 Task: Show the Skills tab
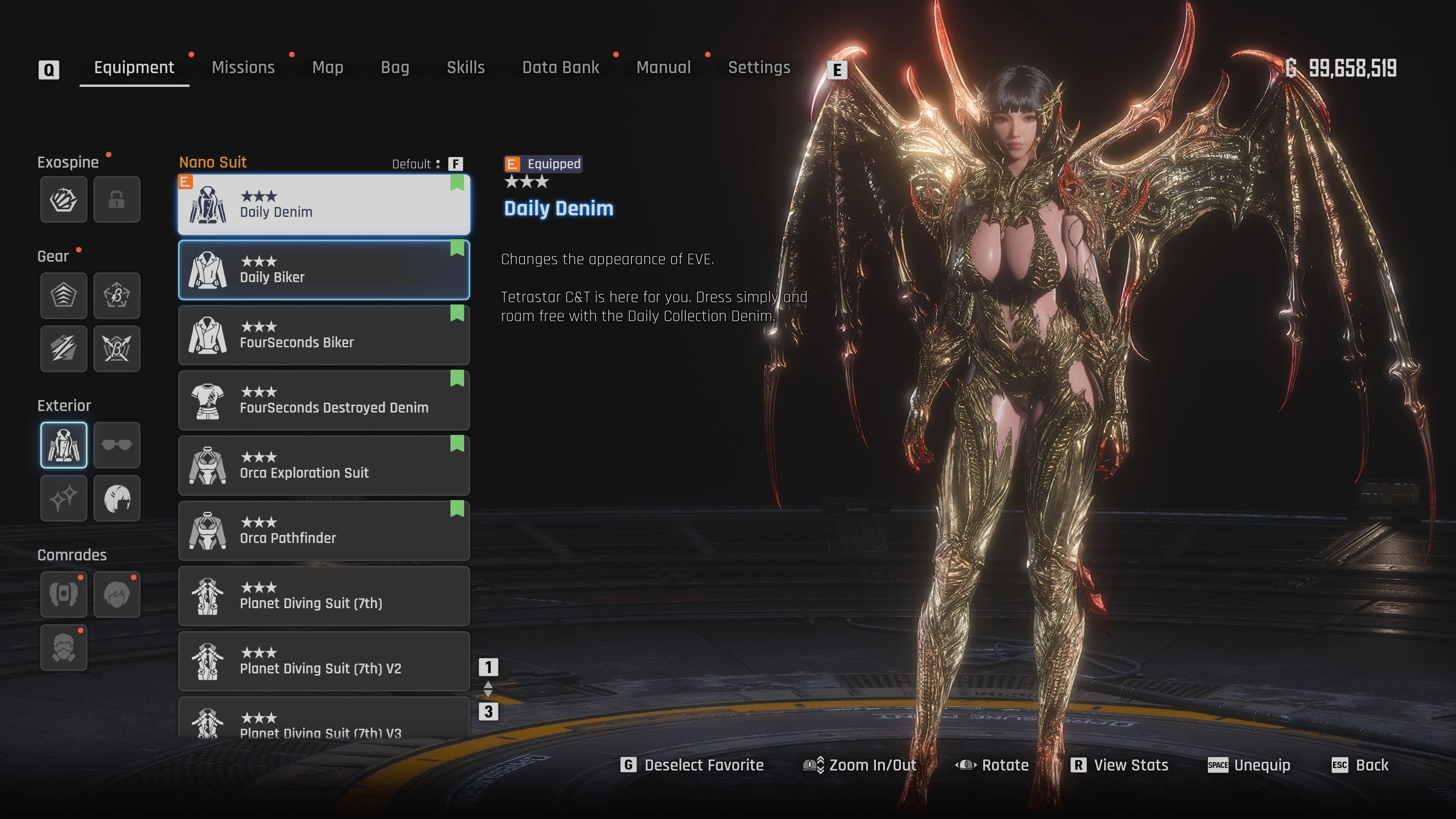[466, 68]
